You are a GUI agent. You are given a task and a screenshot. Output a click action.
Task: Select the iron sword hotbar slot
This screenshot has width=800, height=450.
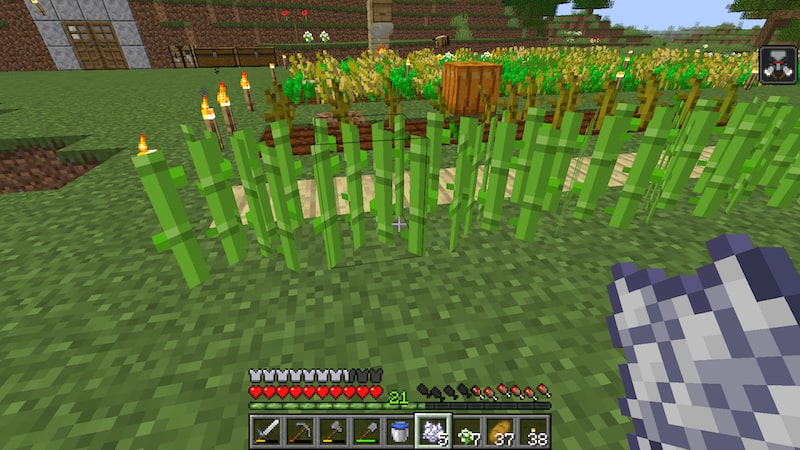[x=267, y=431]
